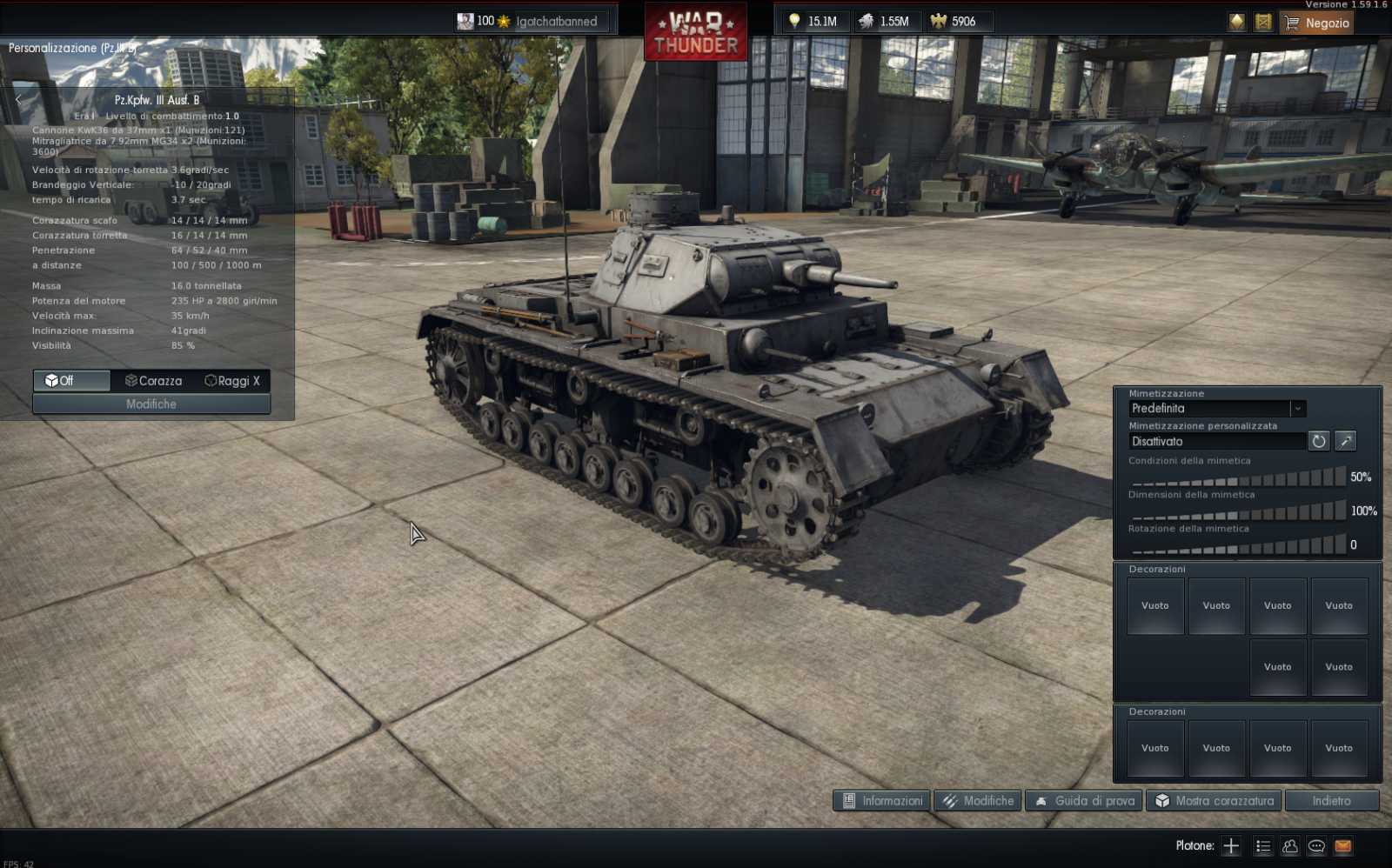
Task: Open the orange messages envelope icon
Action: pos(1342,845)
